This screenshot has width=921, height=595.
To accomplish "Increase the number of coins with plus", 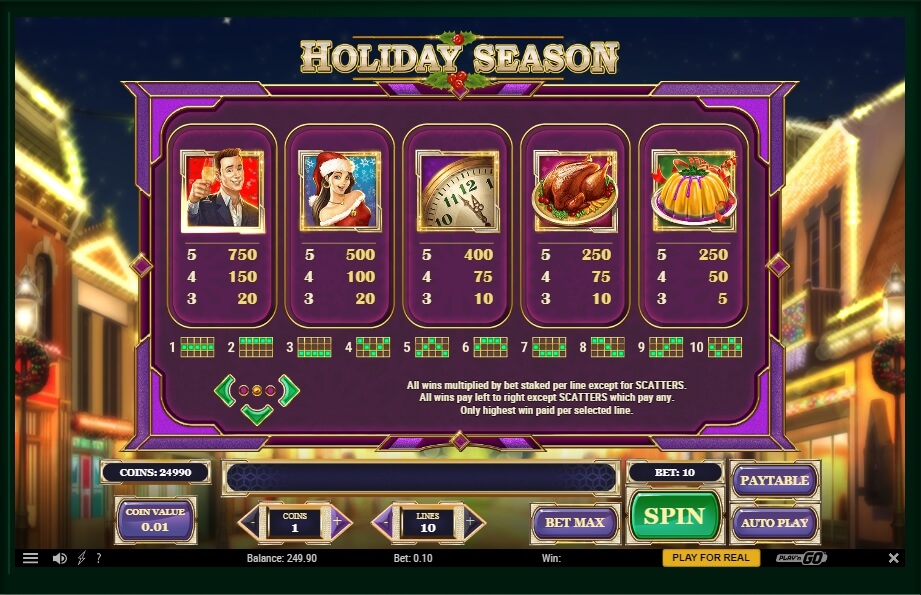I will click(x=337, y=522).
